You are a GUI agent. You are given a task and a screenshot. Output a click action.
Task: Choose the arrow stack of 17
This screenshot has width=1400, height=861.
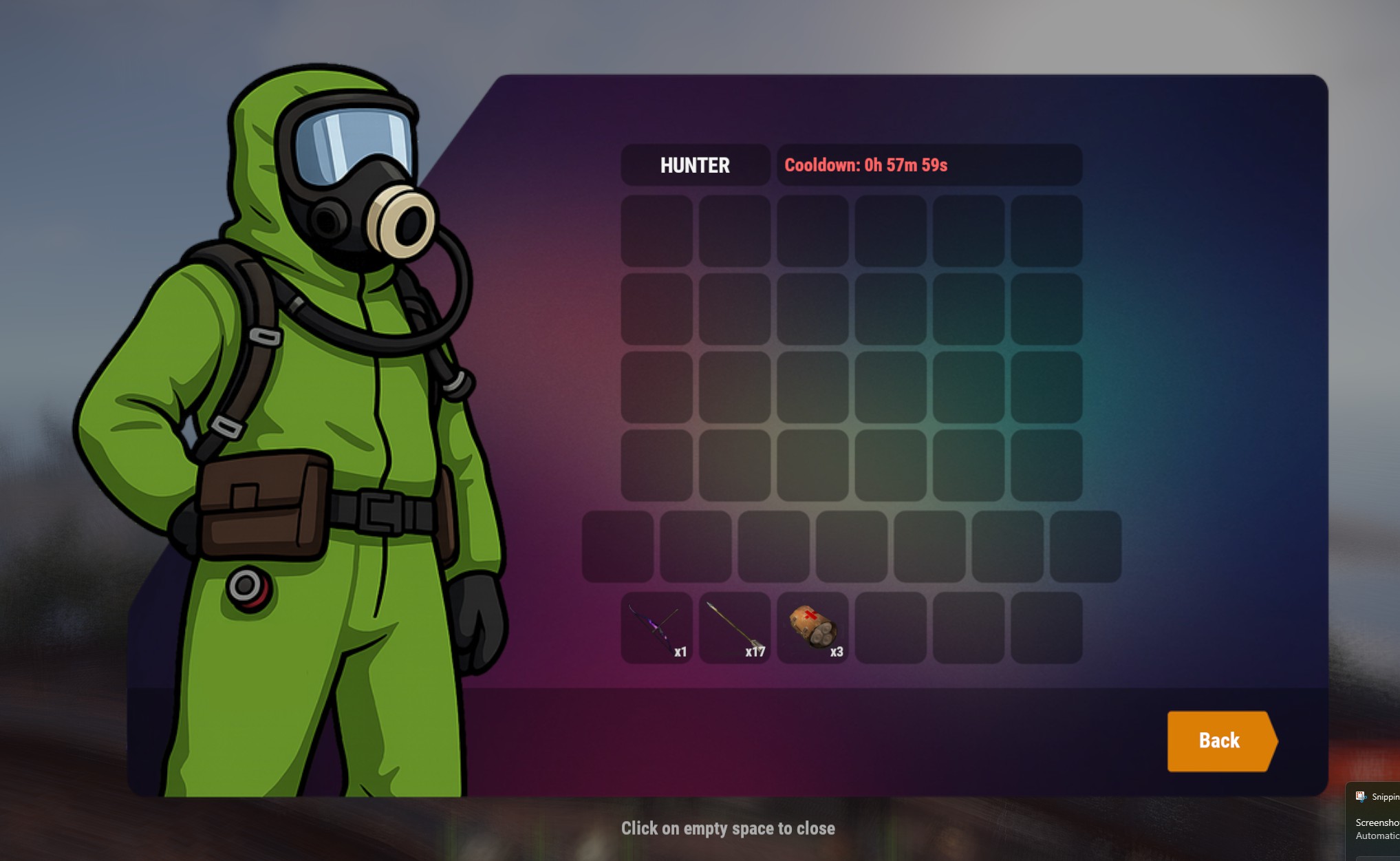(734, 628)
